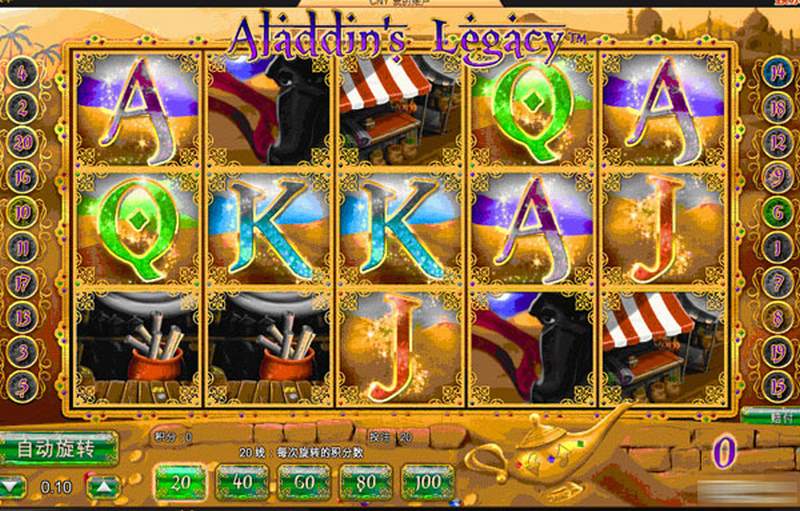The width and height of the screenshot is (800, 511).
Task: Select the 100 bet button
Action: click(x=427, y=482)
